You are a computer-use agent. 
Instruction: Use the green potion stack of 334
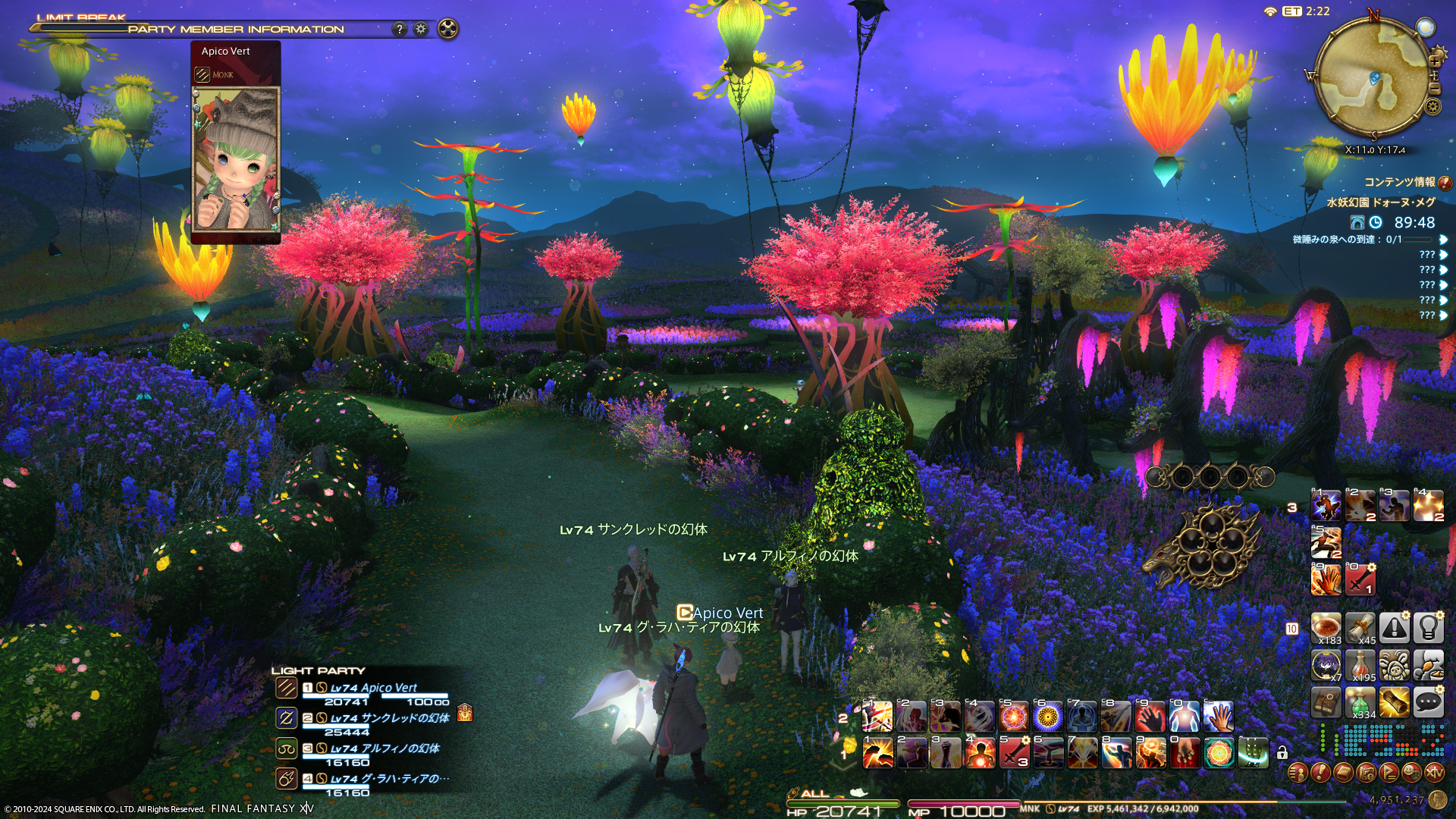click(1360, 703)
